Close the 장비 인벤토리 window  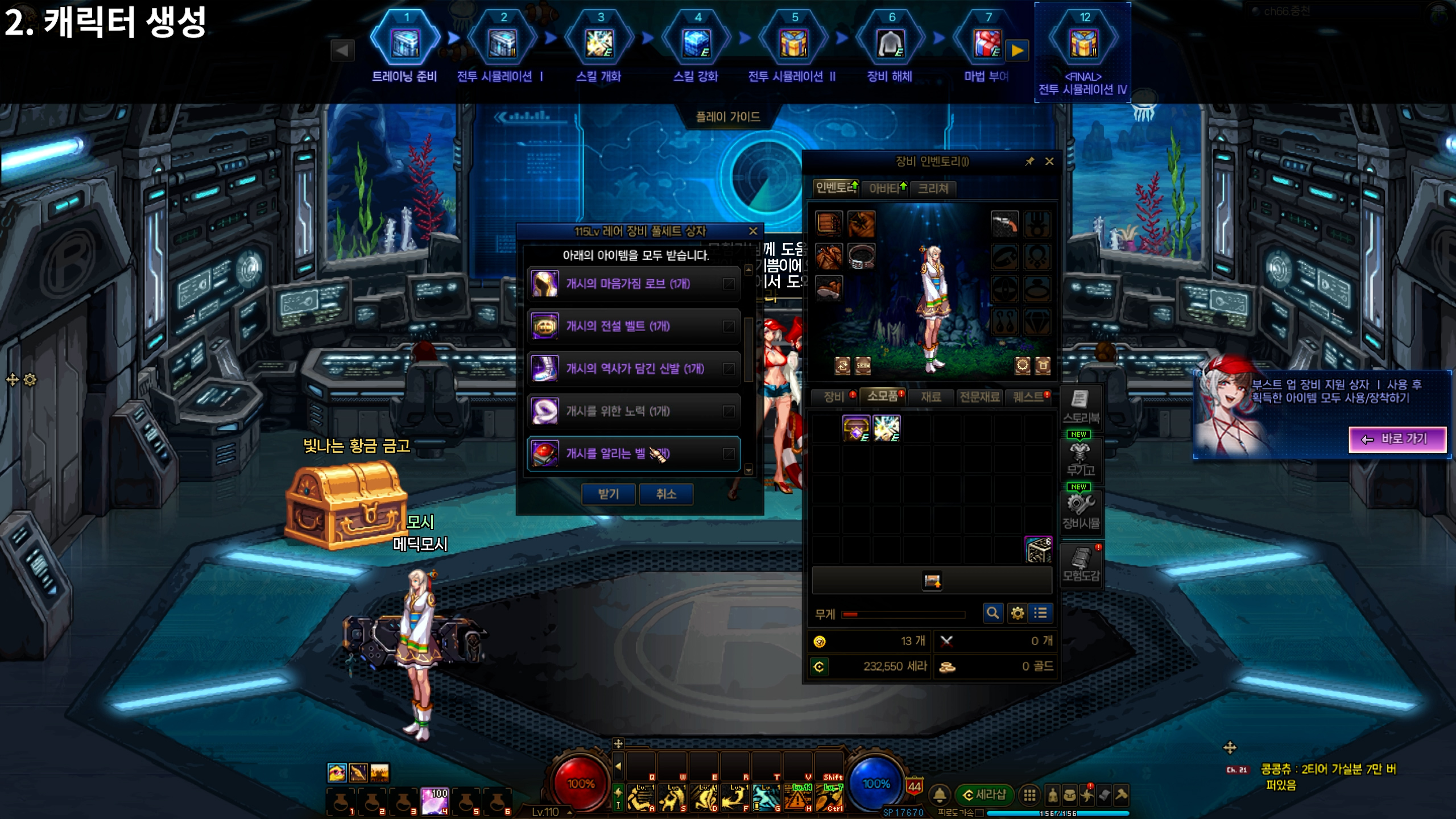click(1049, 162)
